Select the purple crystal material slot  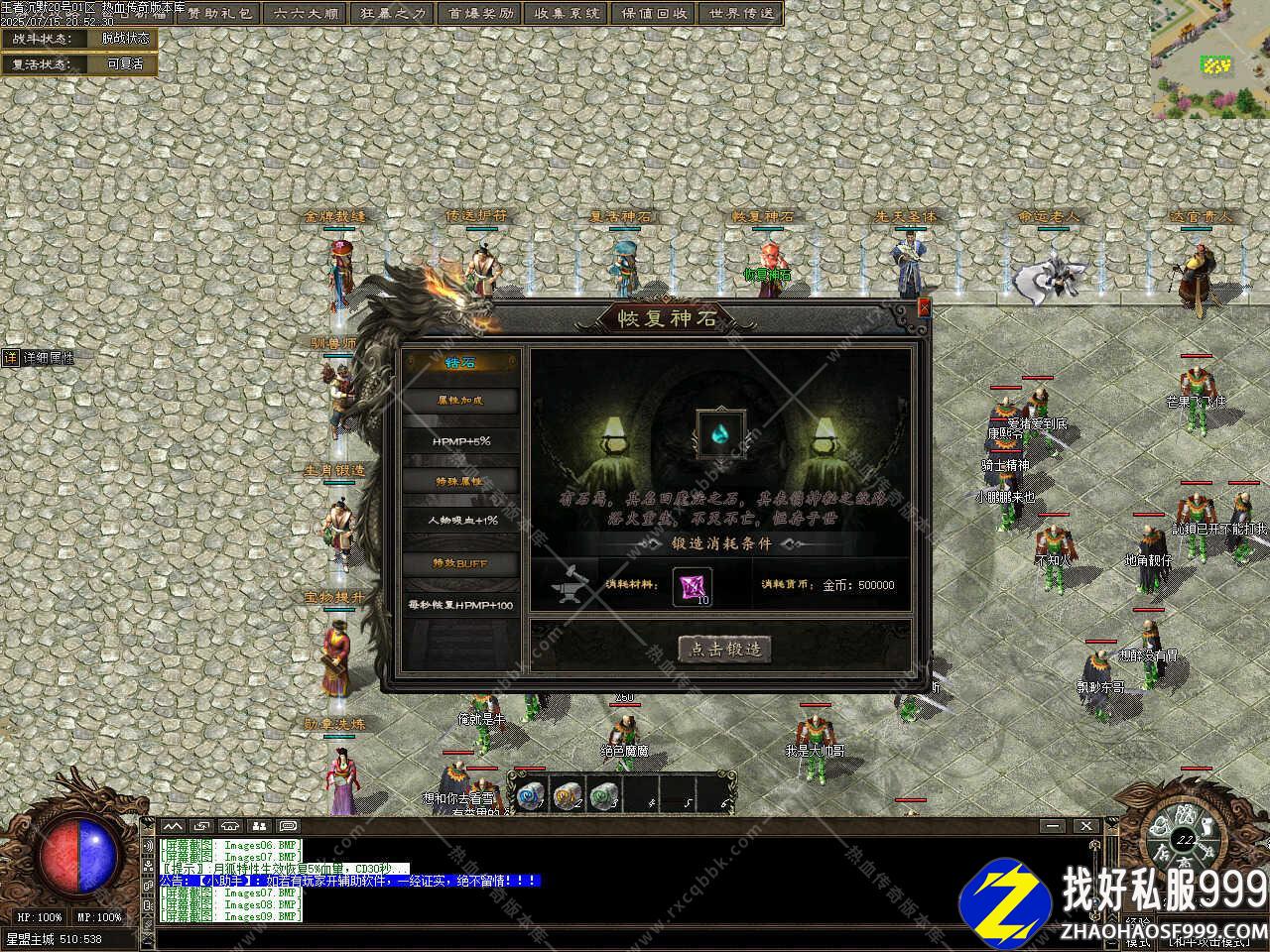690,586
